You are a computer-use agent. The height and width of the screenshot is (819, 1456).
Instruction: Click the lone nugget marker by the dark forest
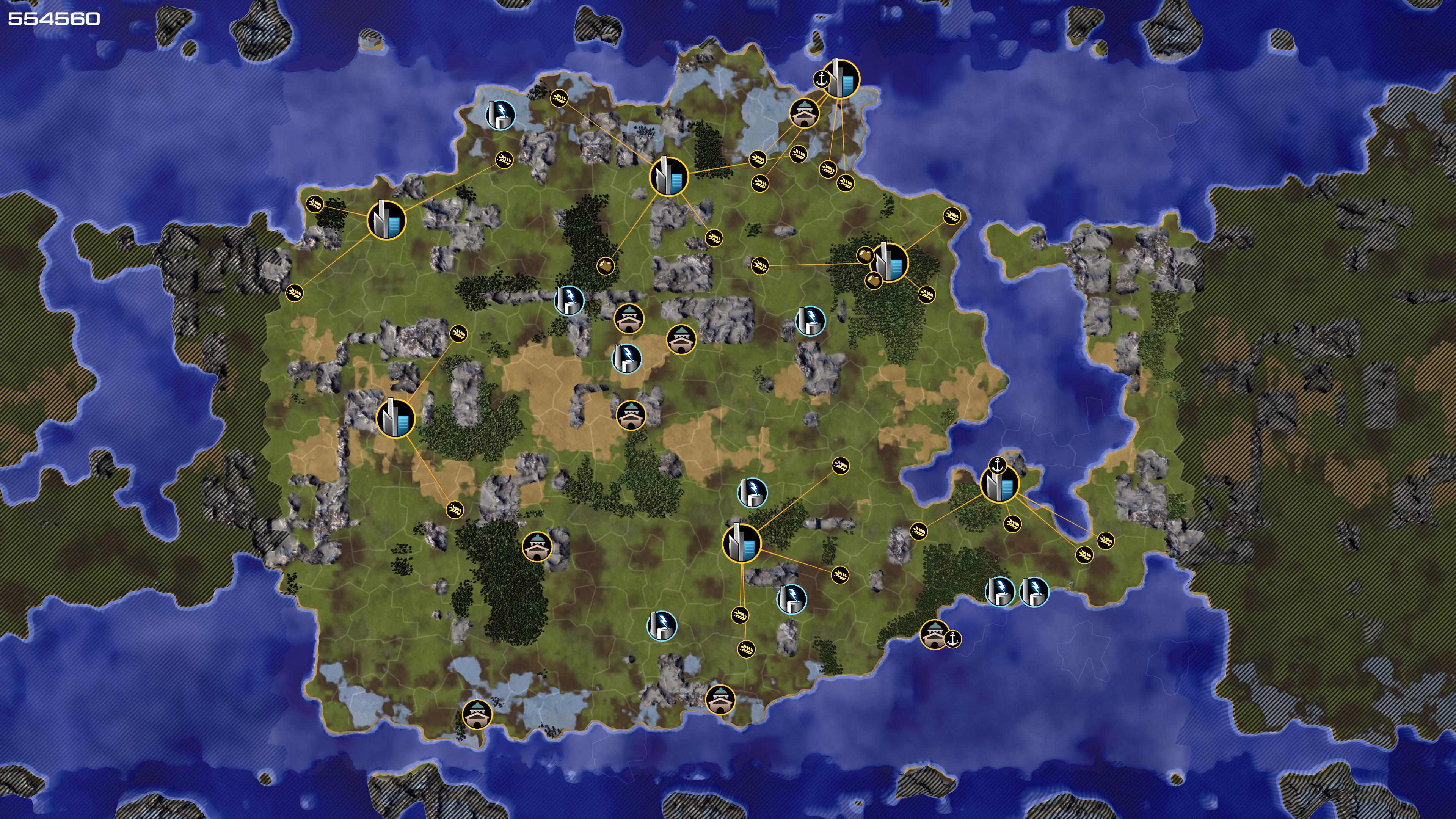pos(606,265)
